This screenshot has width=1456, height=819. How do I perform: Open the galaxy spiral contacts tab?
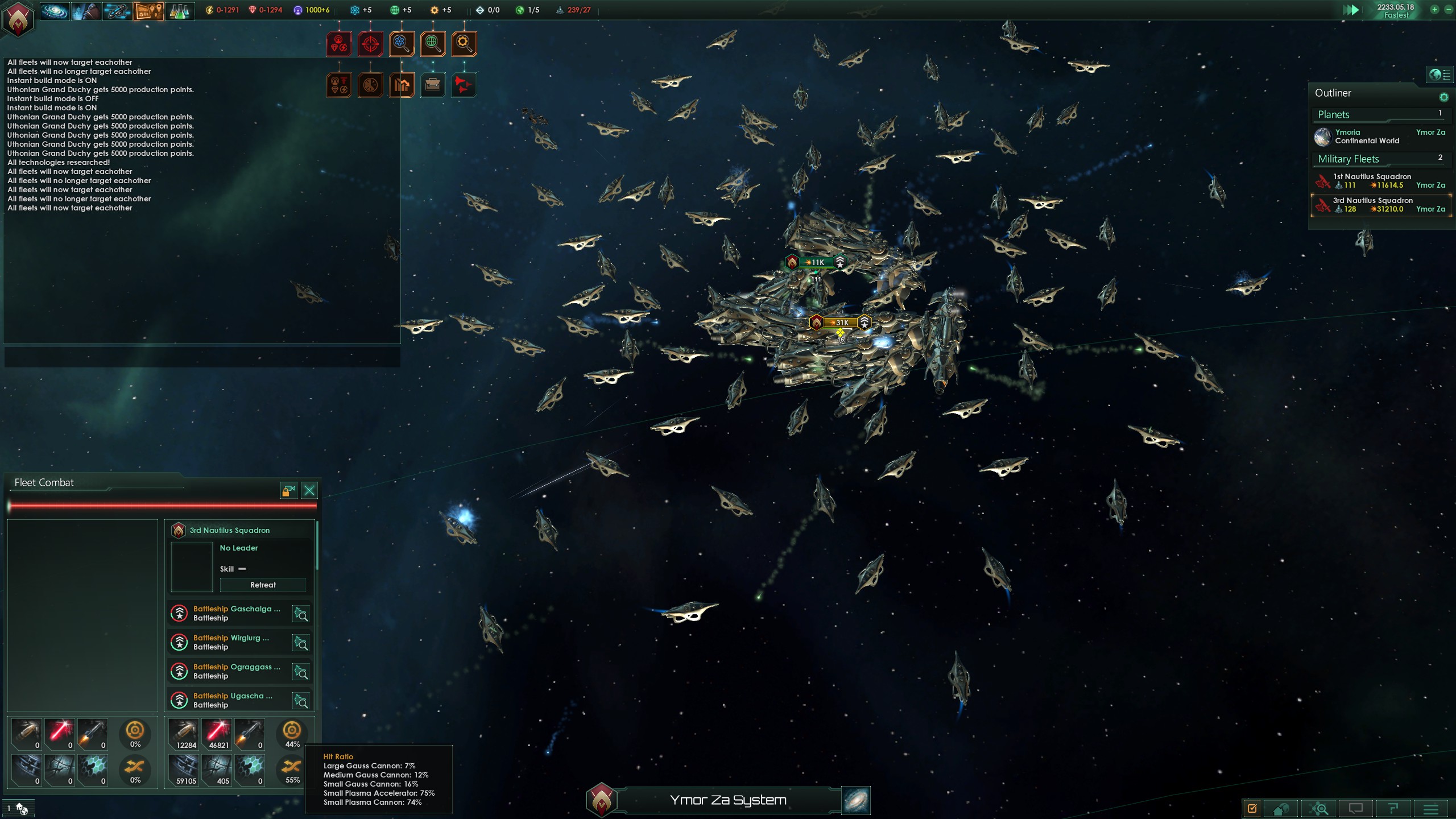pyautogui.click(x=55, y=11)
